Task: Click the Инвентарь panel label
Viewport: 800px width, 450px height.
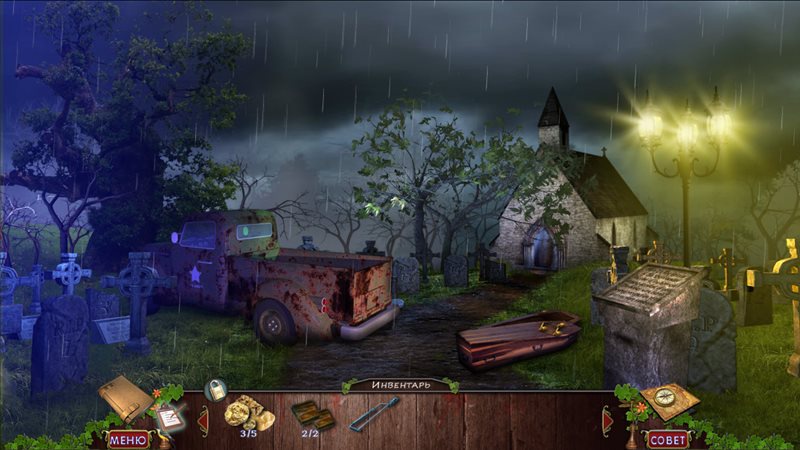Action: (399, 385)
